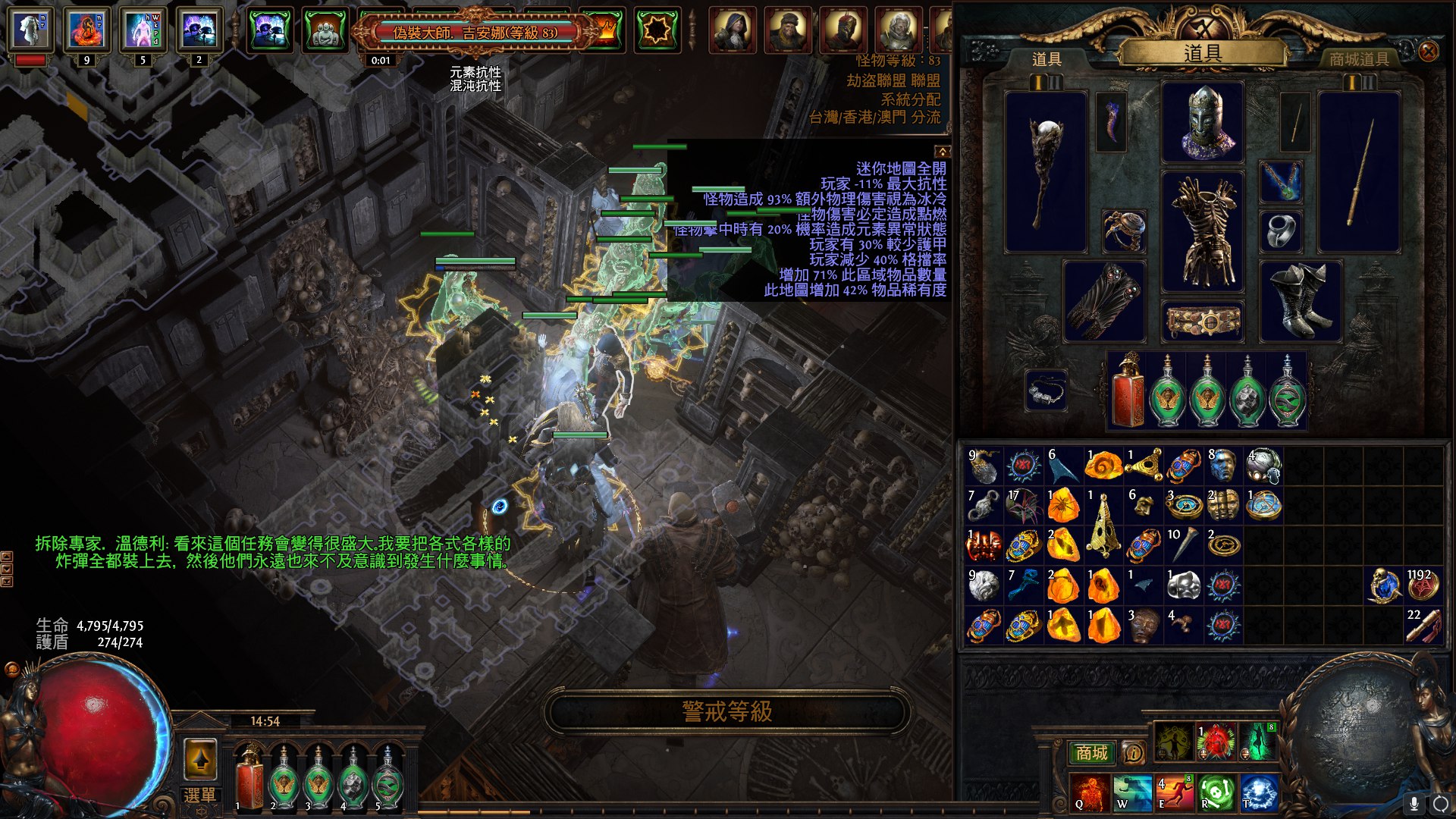
Task: Select the skull mace weapon slot
Action: (x=1046, y=172)
